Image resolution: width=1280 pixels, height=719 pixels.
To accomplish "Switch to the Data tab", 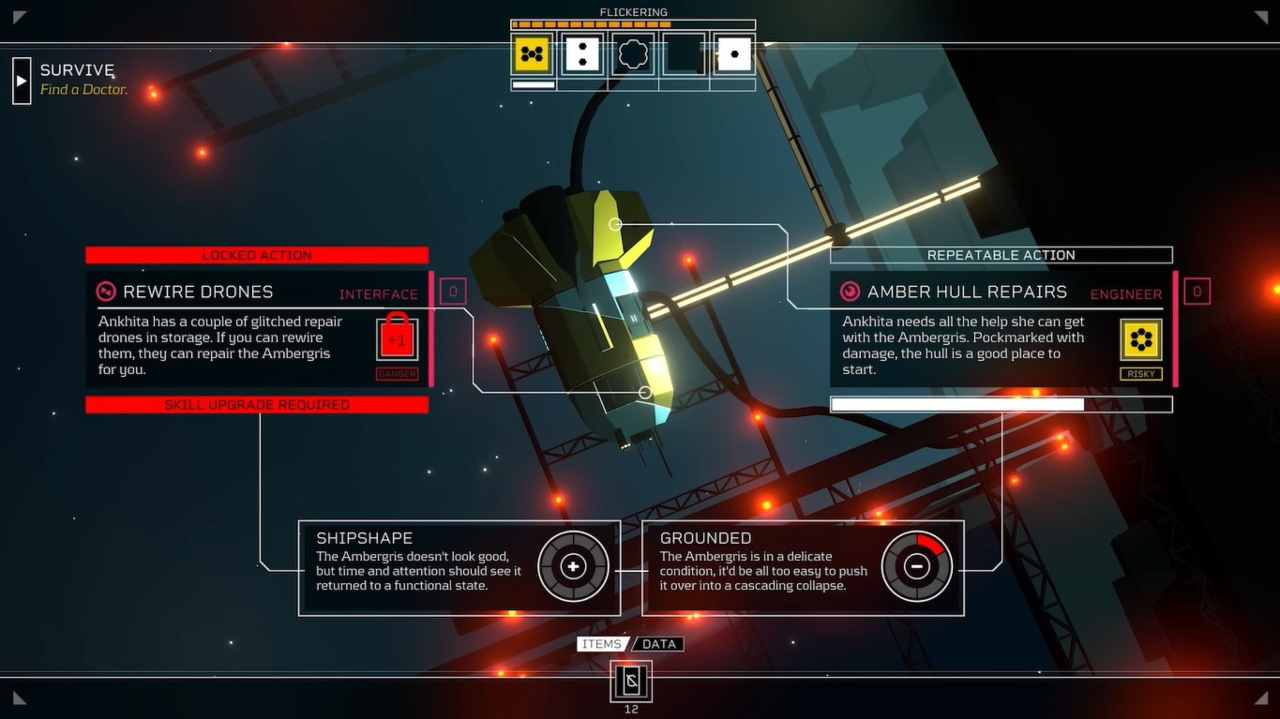I will [x=659, y=644].
